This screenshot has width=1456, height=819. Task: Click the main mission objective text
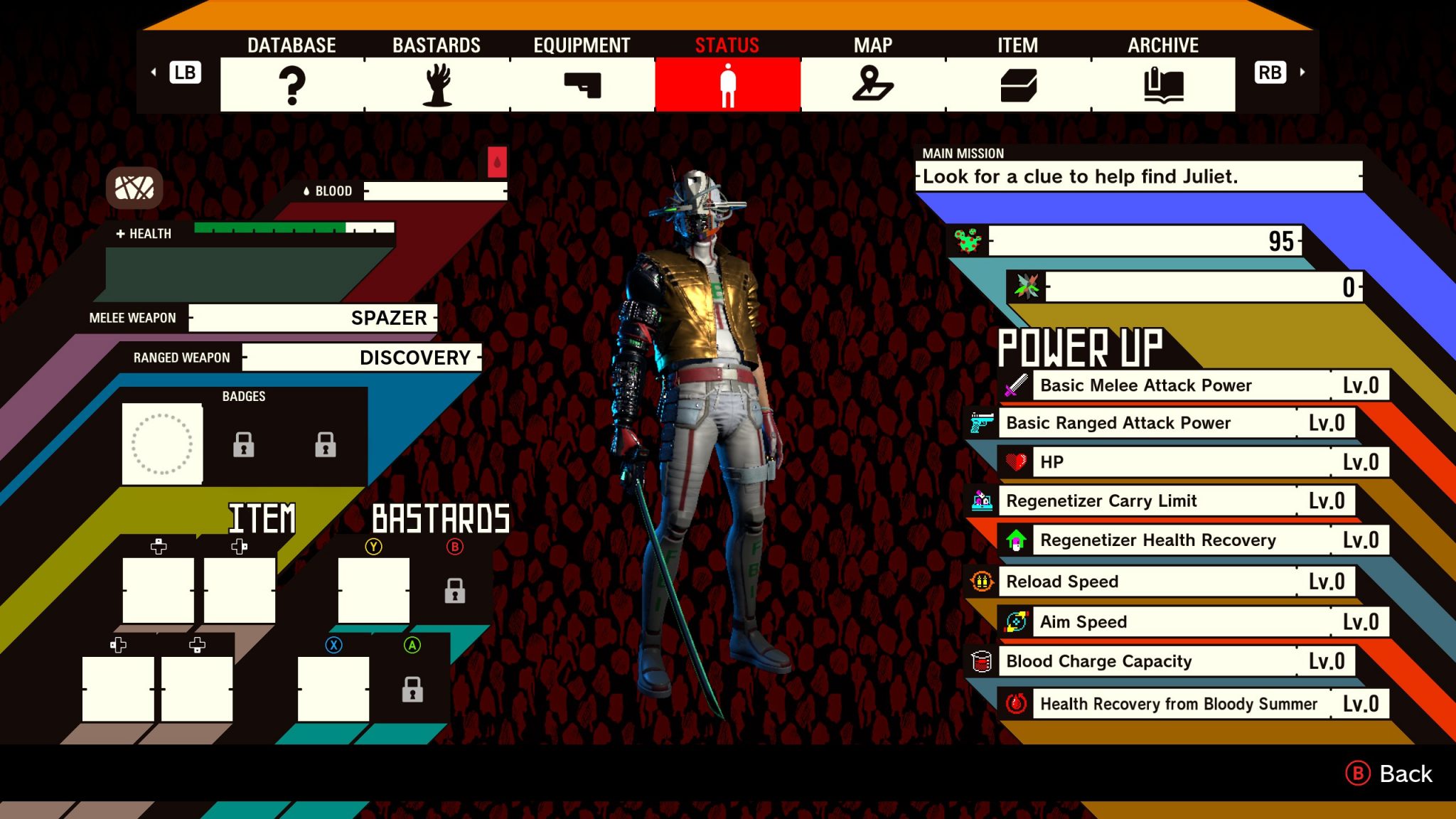[1139, 176]
